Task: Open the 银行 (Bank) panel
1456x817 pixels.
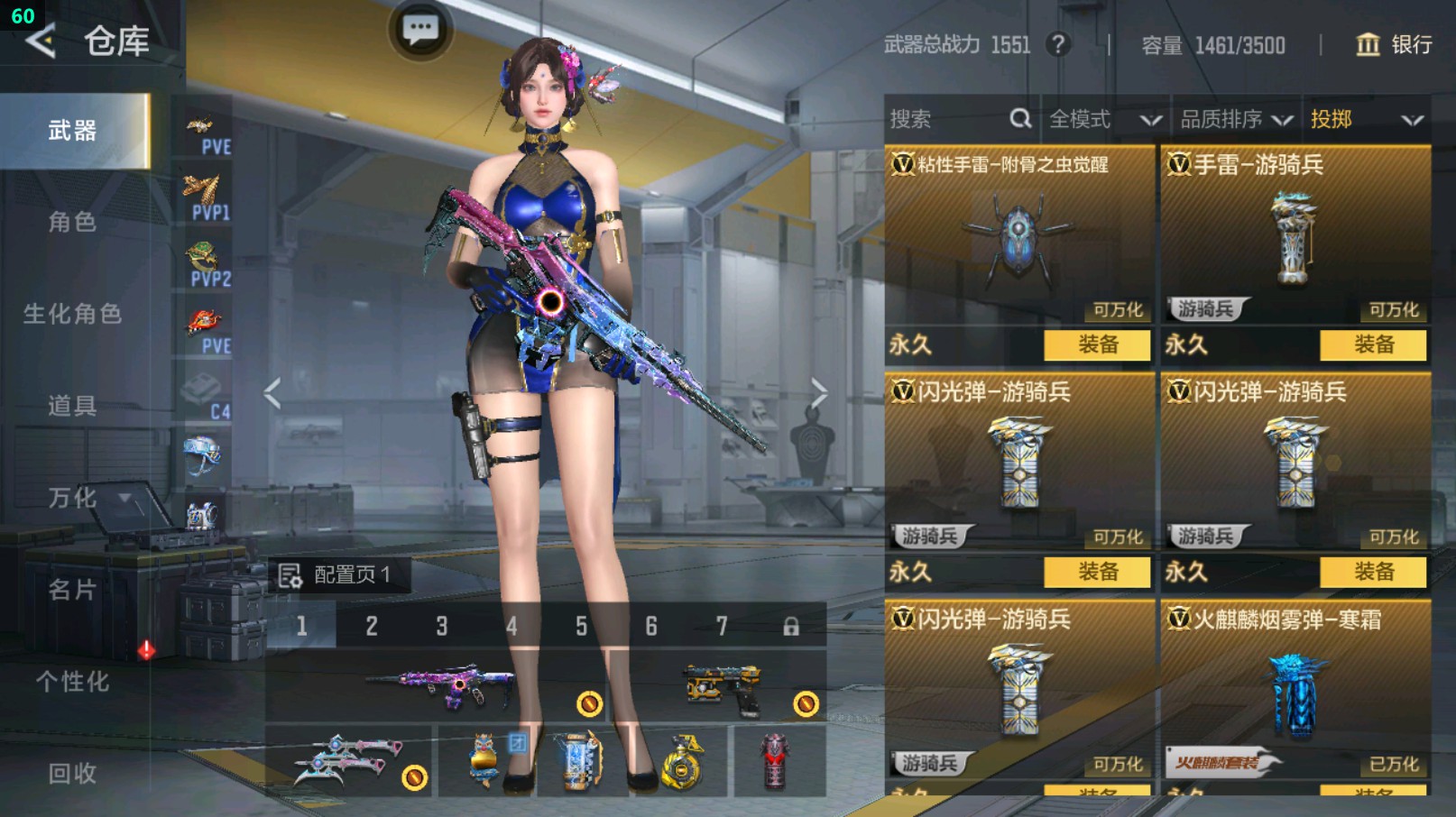Action: [1396, 44]
